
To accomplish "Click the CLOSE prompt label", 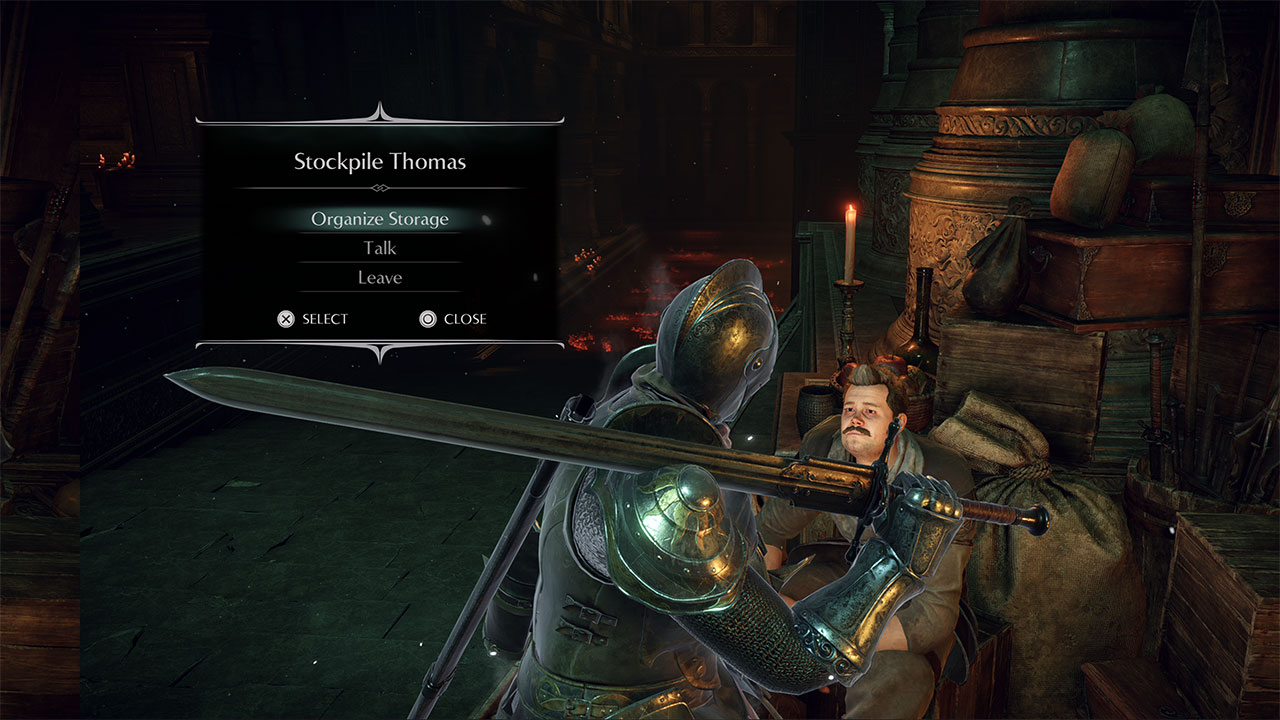I will [x=465, y=319].
